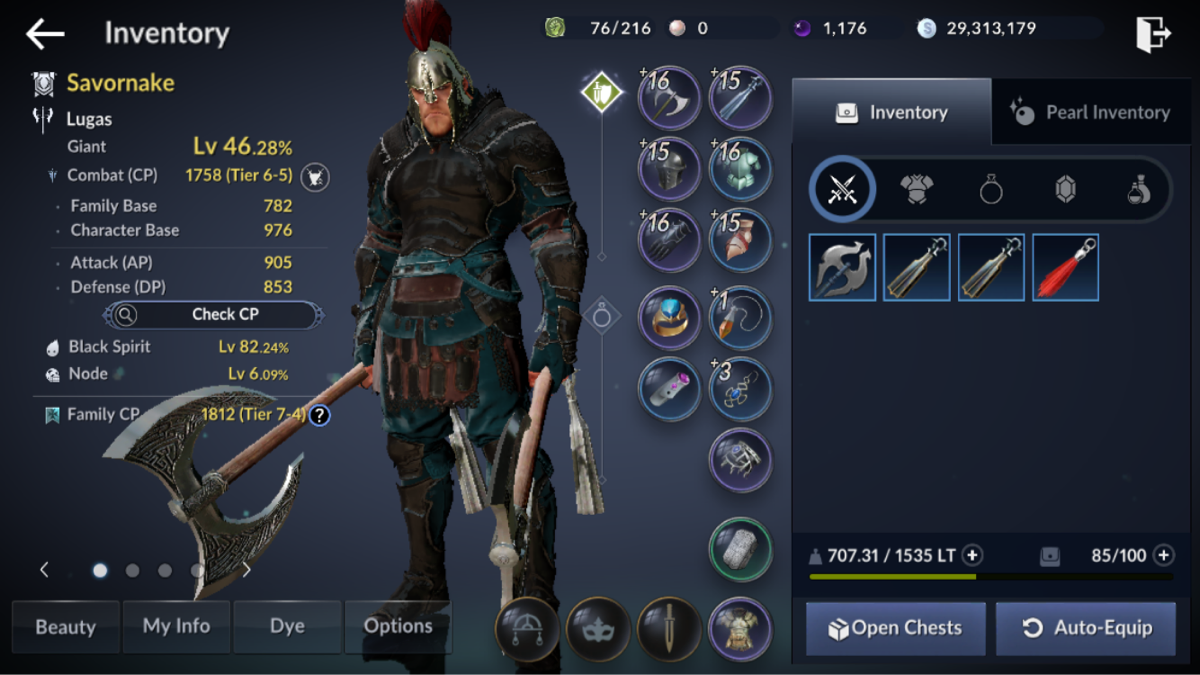Show Family CP help question mark
Screen dimensions: 1200x675
[x=319, y=414]
